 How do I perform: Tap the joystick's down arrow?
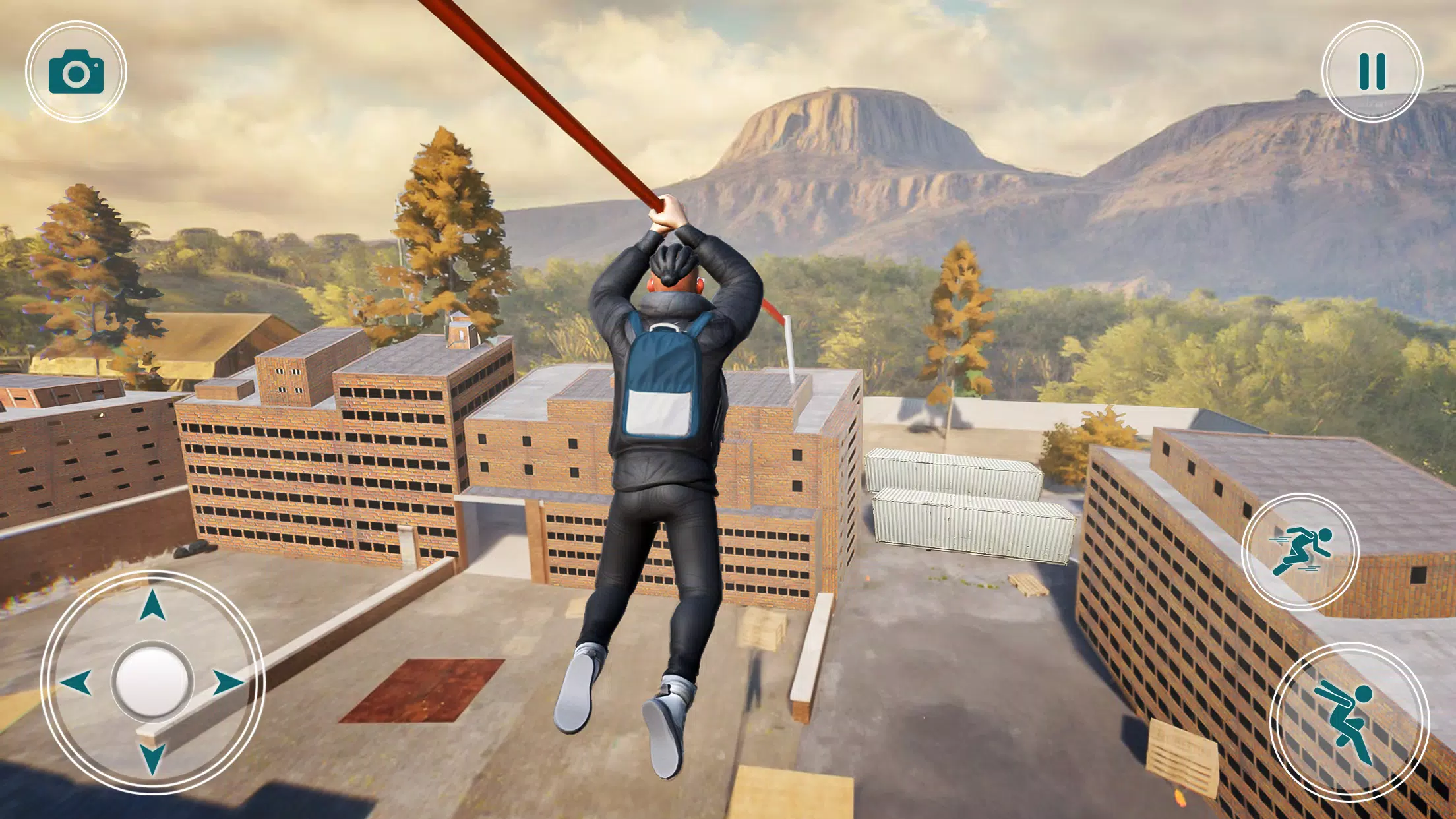pyautogui.click(x=152, y=758)
